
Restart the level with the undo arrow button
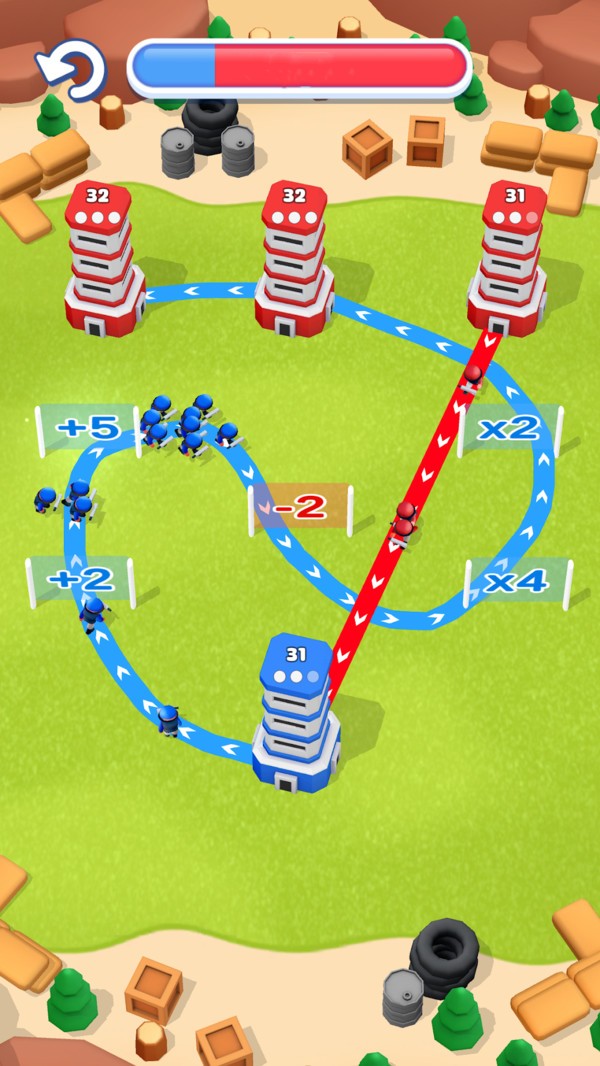click(x=72, y=68)
